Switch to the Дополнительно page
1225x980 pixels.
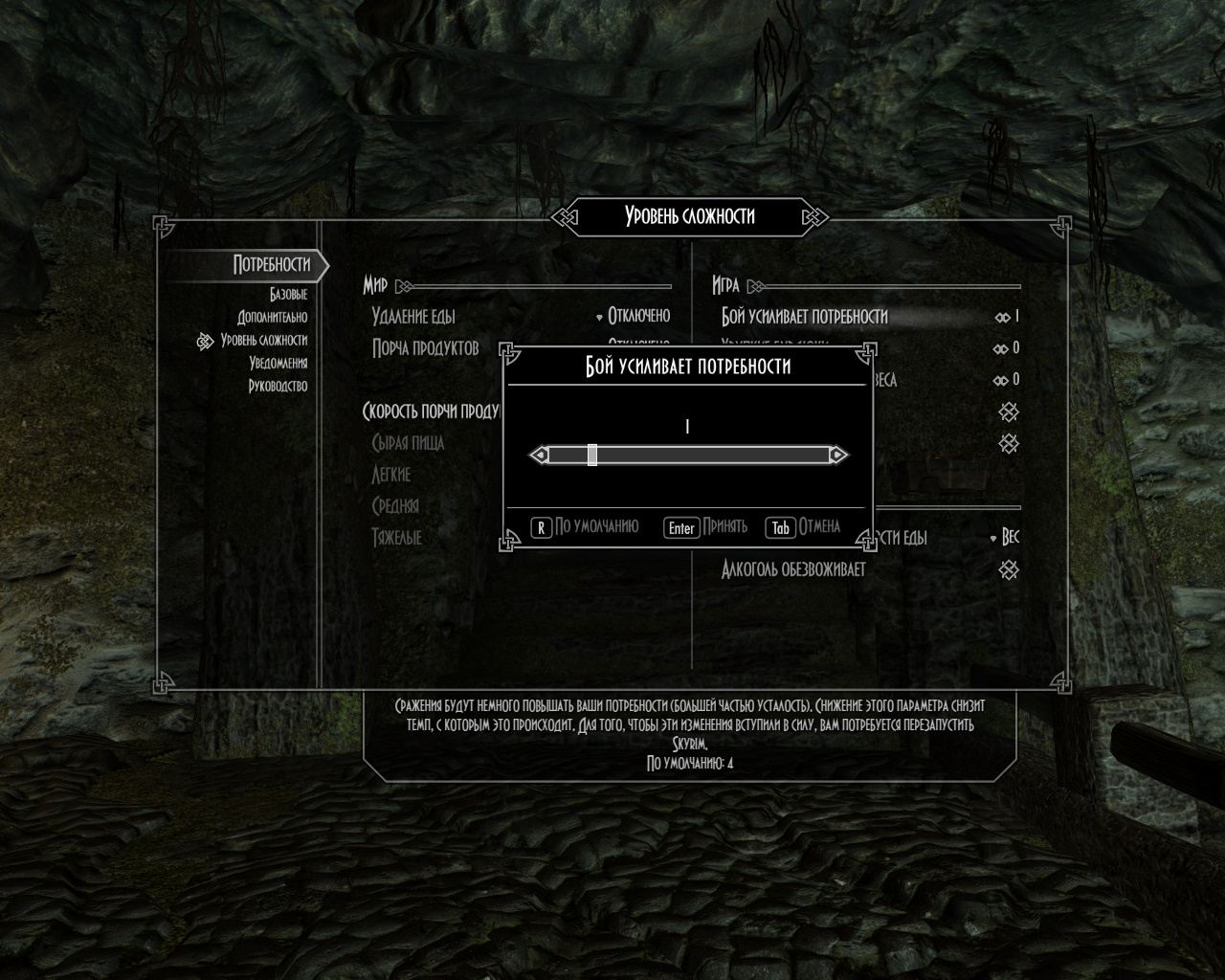click(x=273, y=318)
